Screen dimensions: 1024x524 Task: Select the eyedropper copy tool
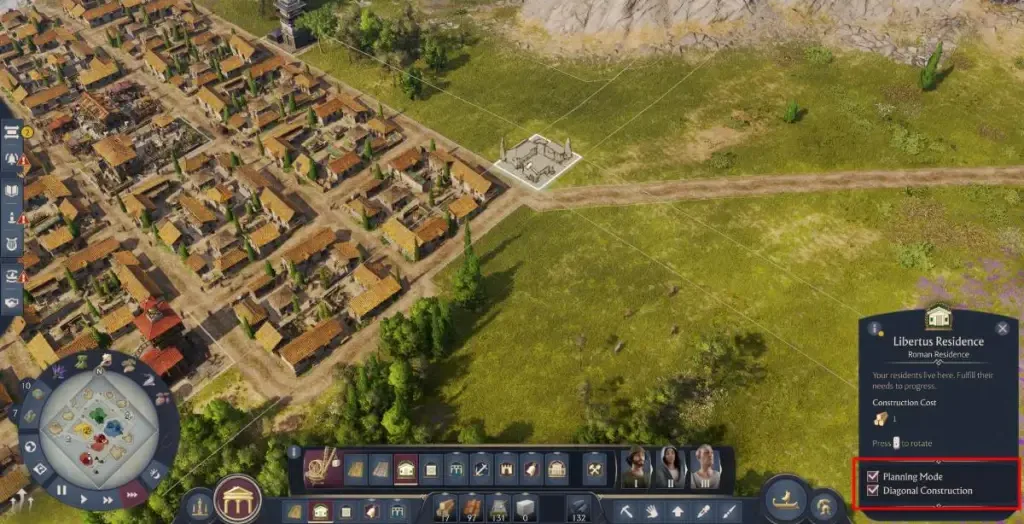point(704,512)
